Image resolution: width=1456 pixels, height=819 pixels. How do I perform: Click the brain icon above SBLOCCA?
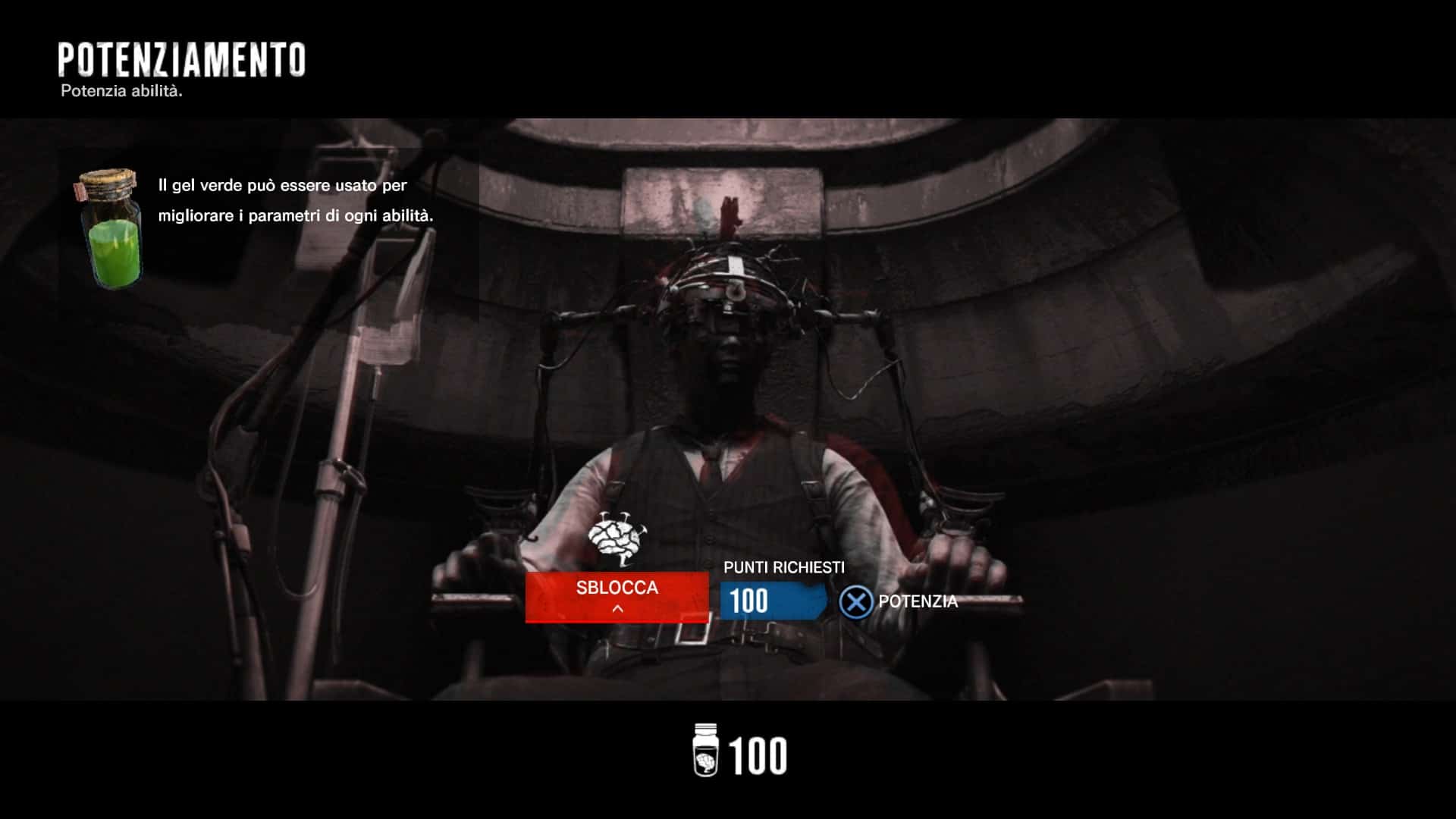[617, 538]
